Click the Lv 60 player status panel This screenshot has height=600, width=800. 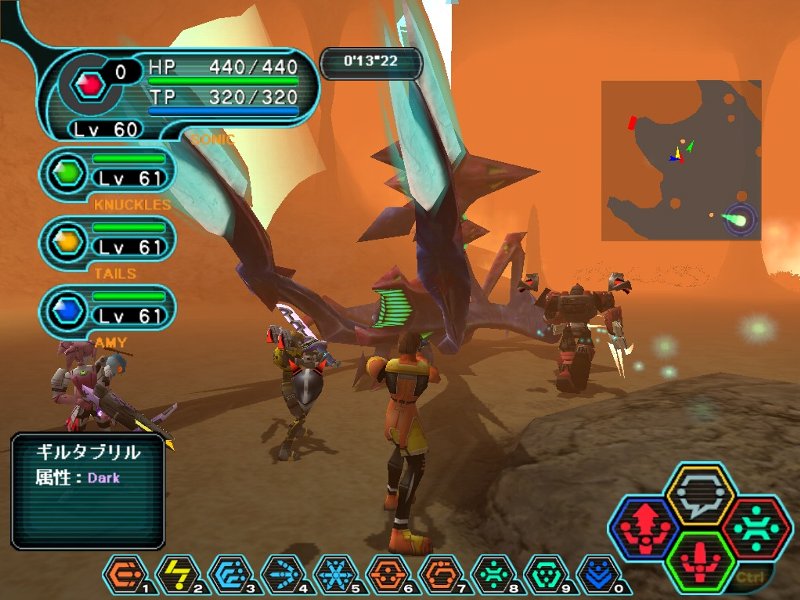[x=180, y=92]
